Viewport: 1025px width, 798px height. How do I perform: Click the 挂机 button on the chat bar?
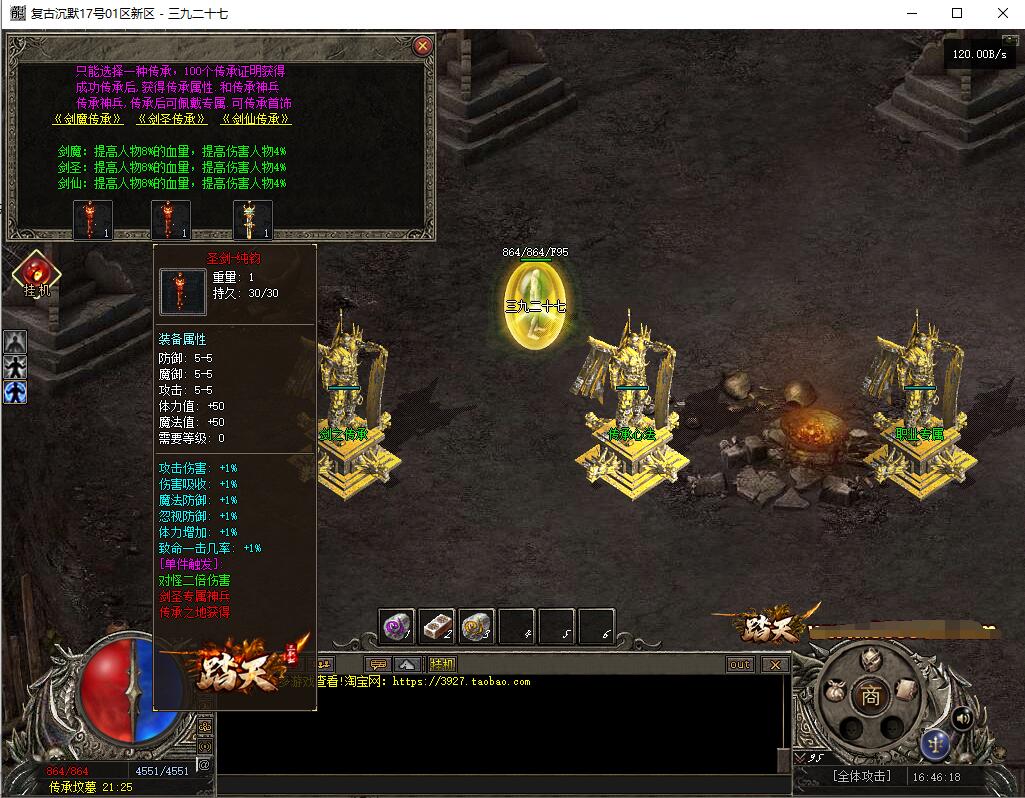click(442, 664)
